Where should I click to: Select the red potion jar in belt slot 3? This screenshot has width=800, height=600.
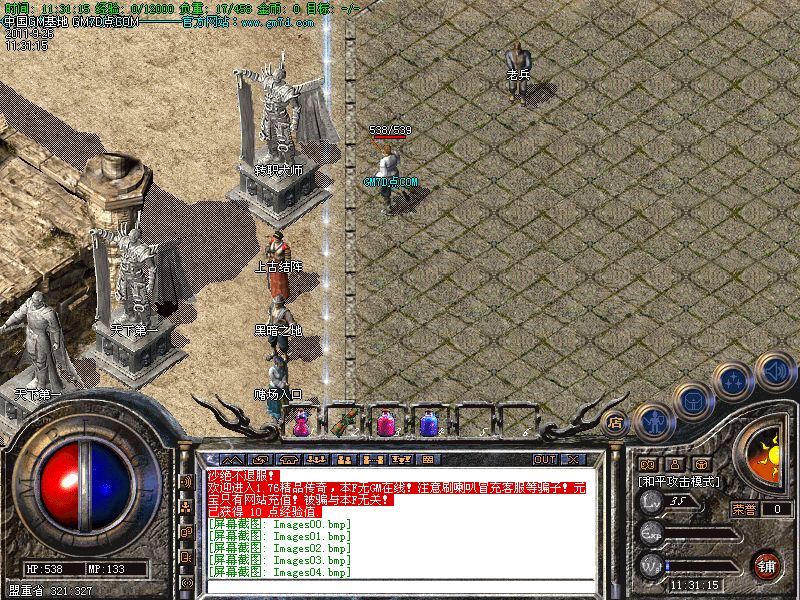(387, 424)
